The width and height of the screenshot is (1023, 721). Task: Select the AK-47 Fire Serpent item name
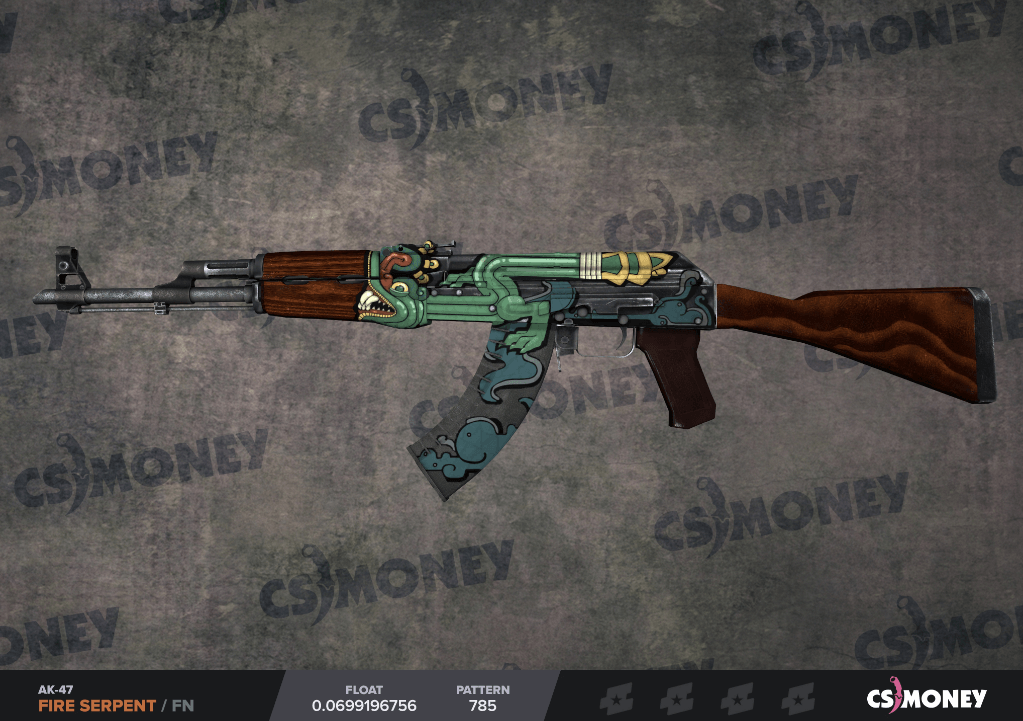click(97, 705)
